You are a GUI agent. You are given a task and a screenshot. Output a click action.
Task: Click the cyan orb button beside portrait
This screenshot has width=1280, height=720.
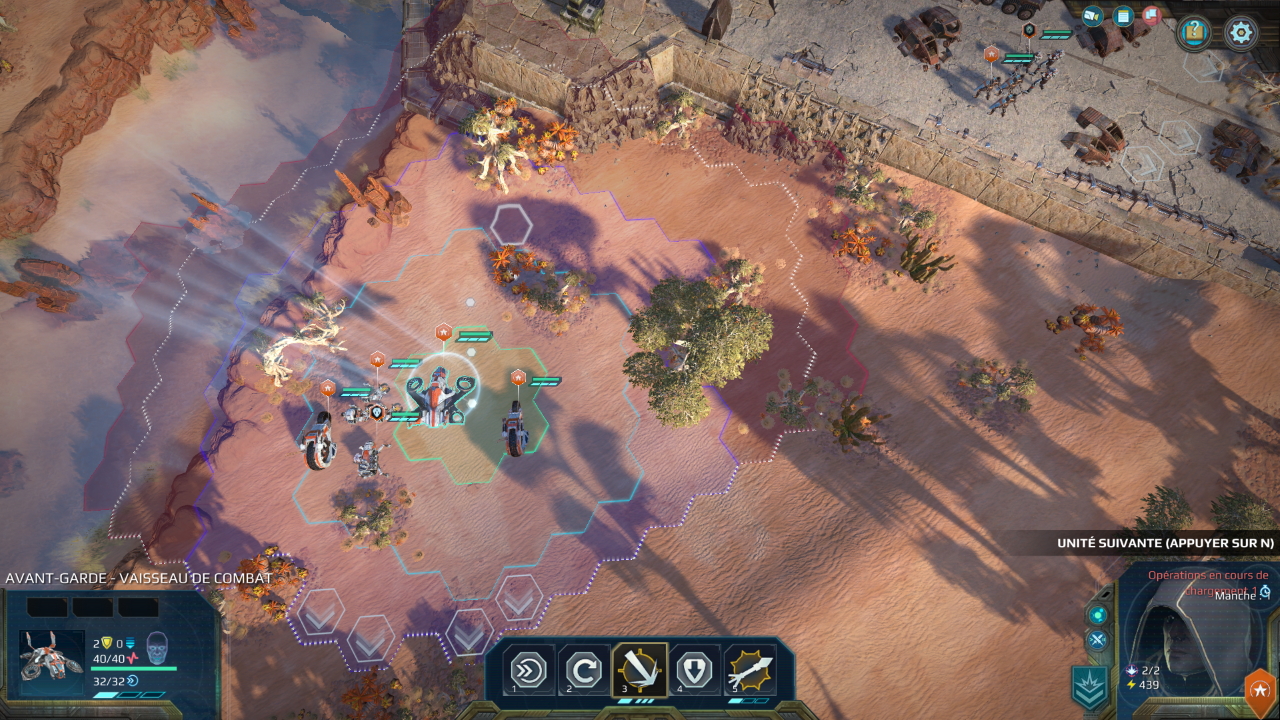click(x=1098, y=614)
